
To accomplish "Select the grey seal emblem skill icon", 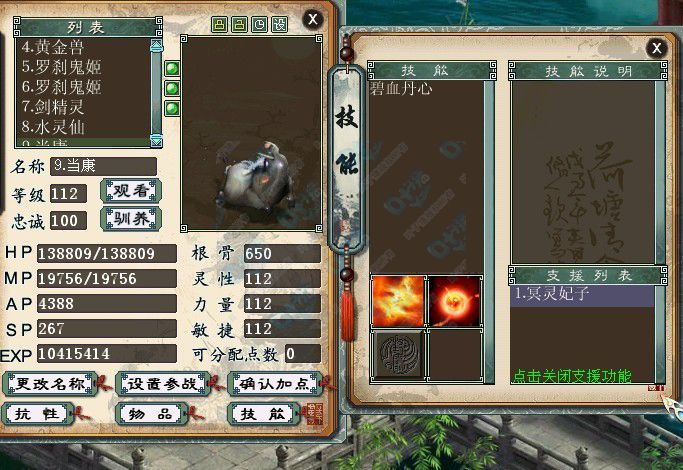I will point(398,354).
